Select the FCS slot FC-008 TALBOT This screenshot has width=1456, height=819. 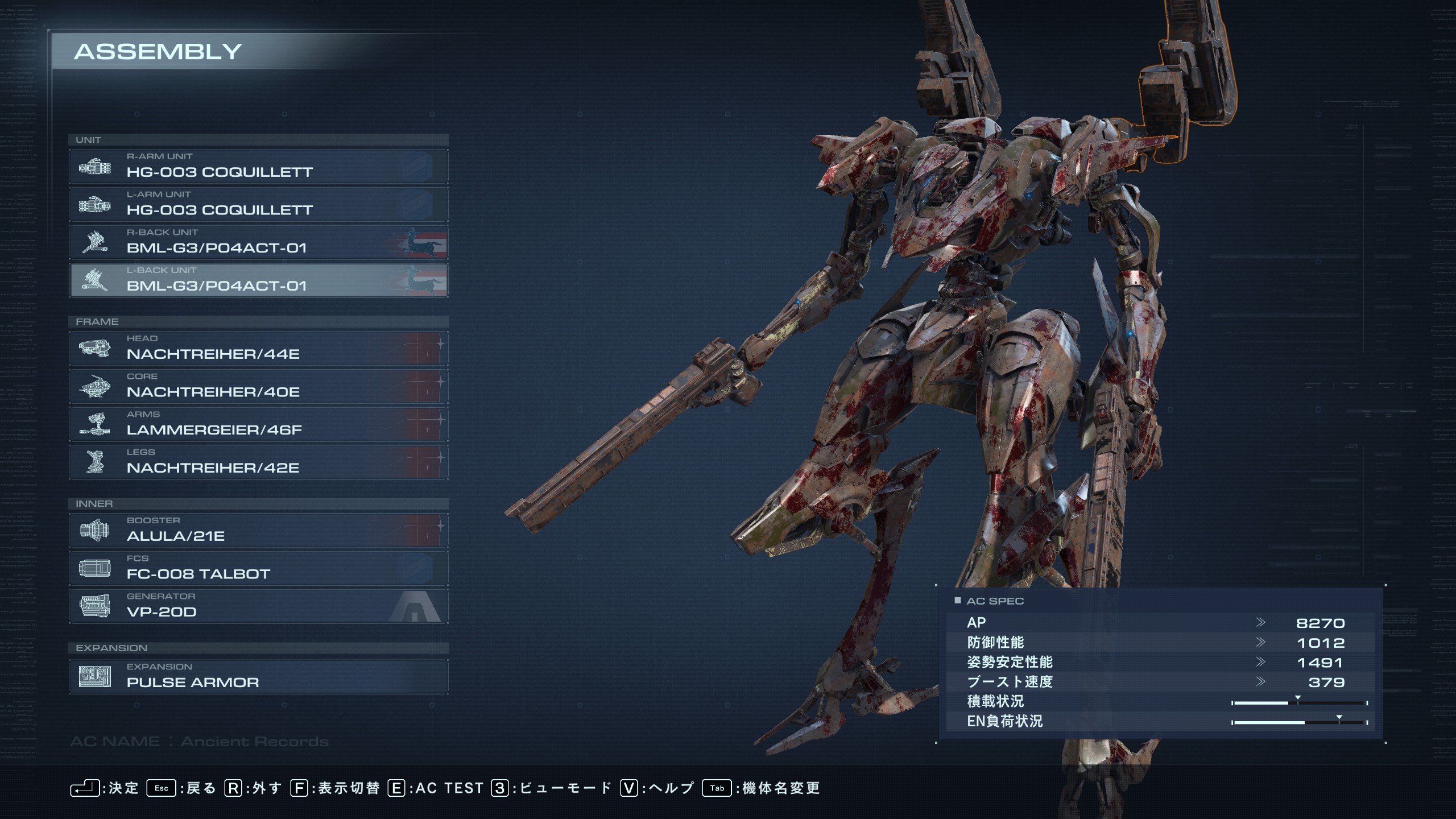(259, 569)
